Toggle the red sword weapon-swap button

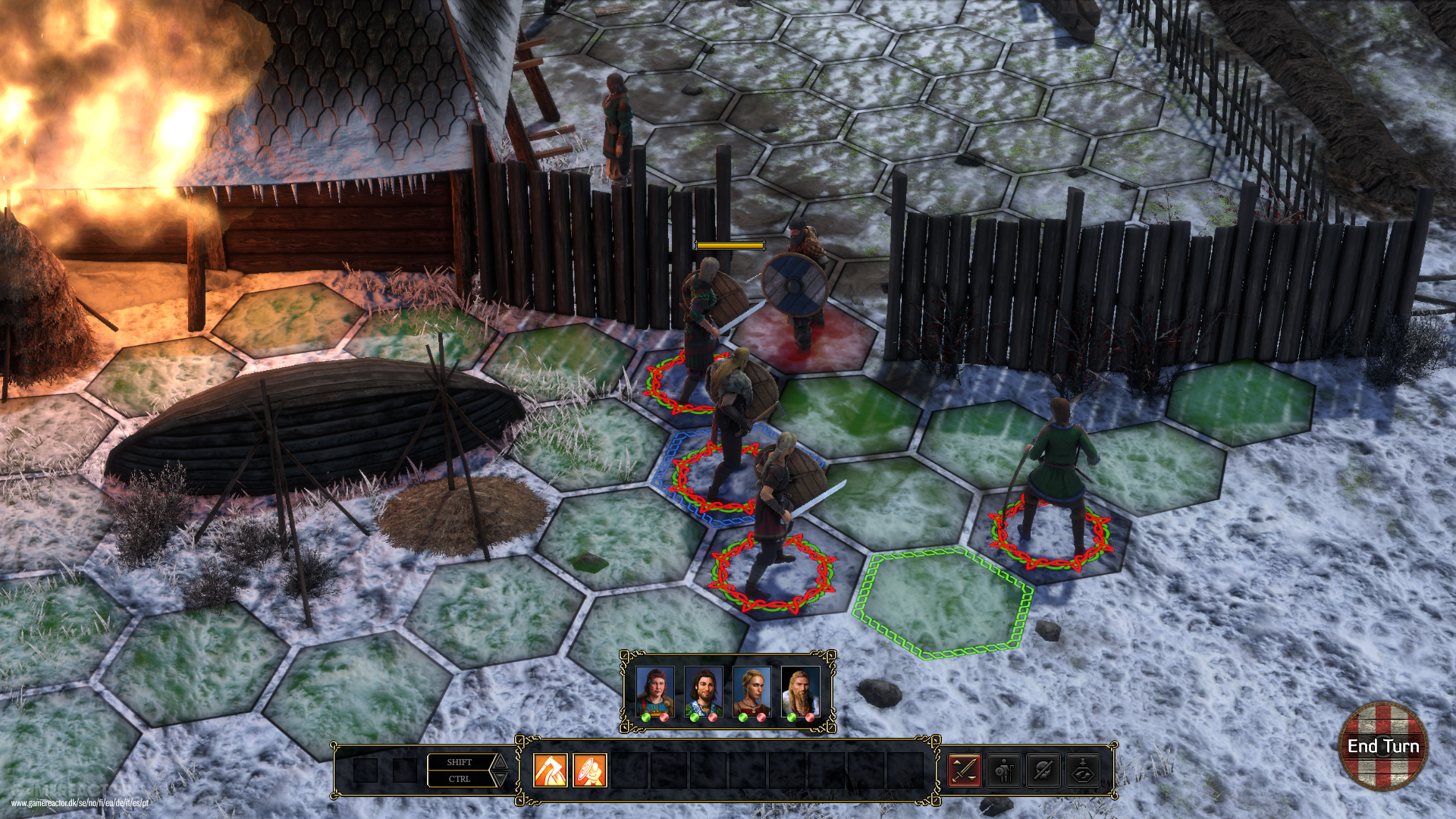click(965, 770)
